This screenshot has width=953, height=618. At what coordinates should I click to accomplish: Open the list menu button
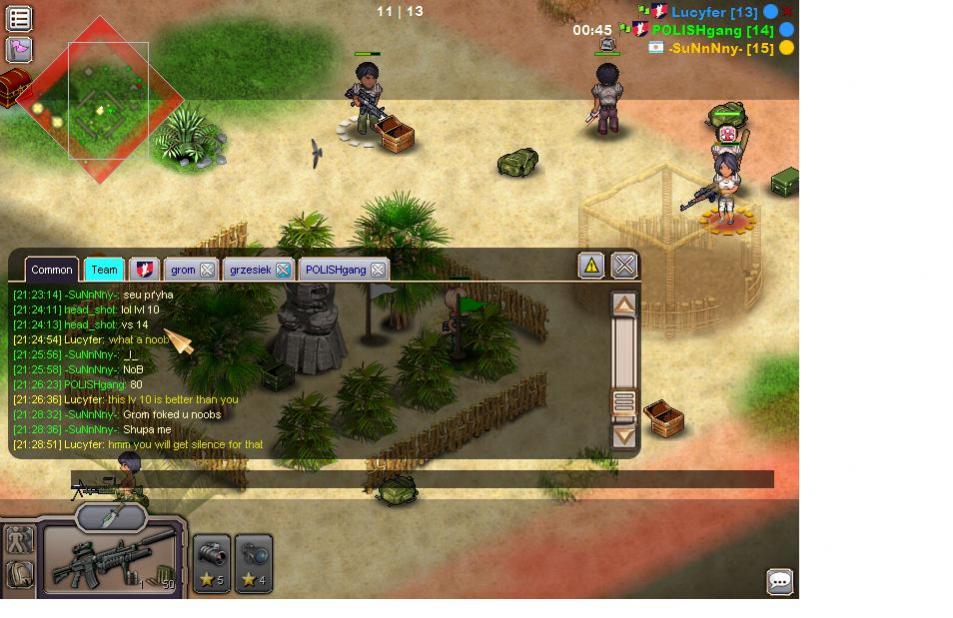point(19,18)
